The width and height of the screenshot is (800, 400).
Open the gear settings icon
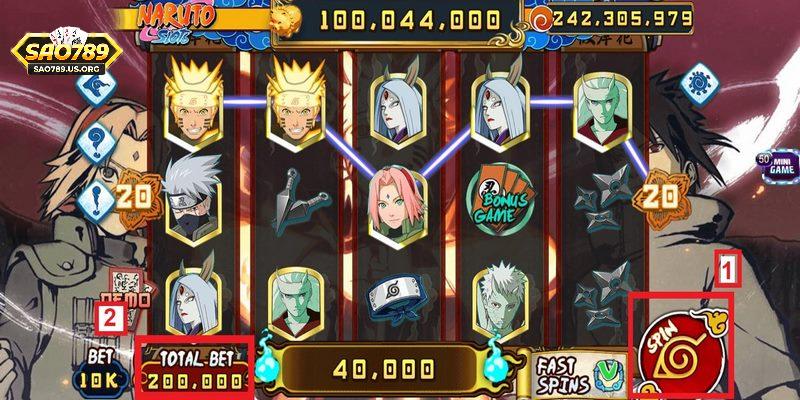click(700, 82)
